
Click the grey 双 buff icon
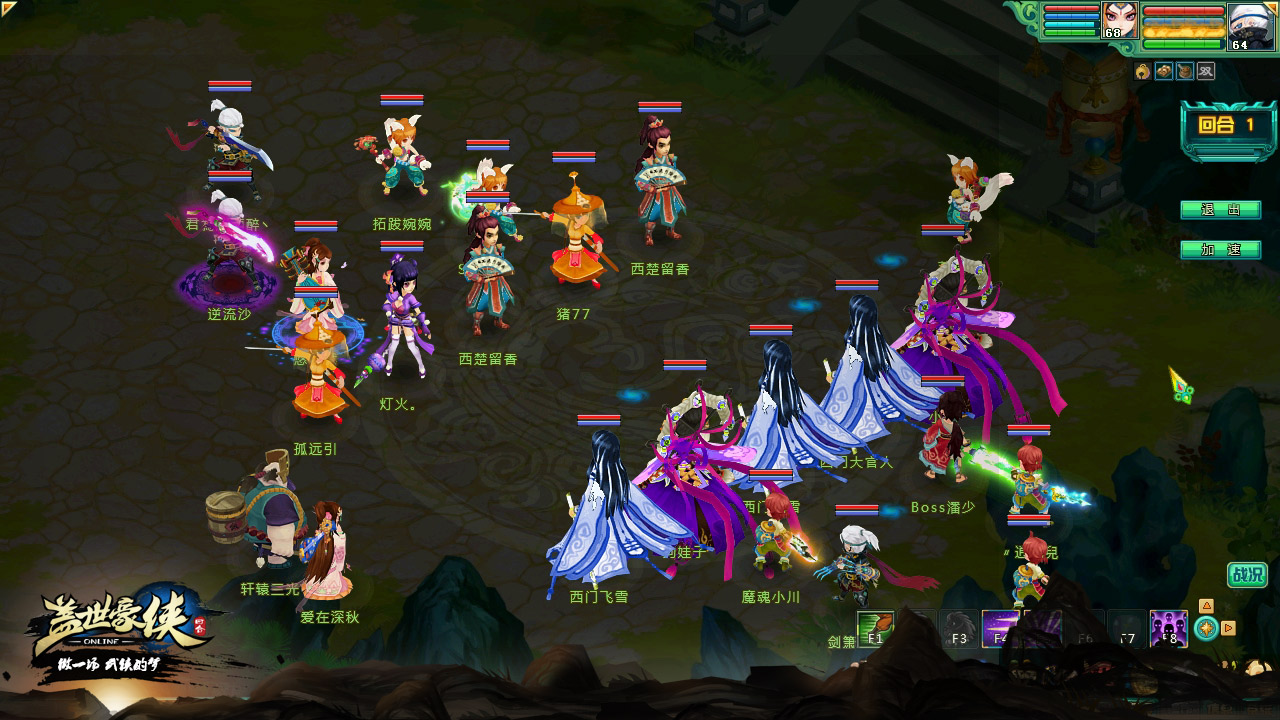pyautogui.click(x=1206, y=71)
